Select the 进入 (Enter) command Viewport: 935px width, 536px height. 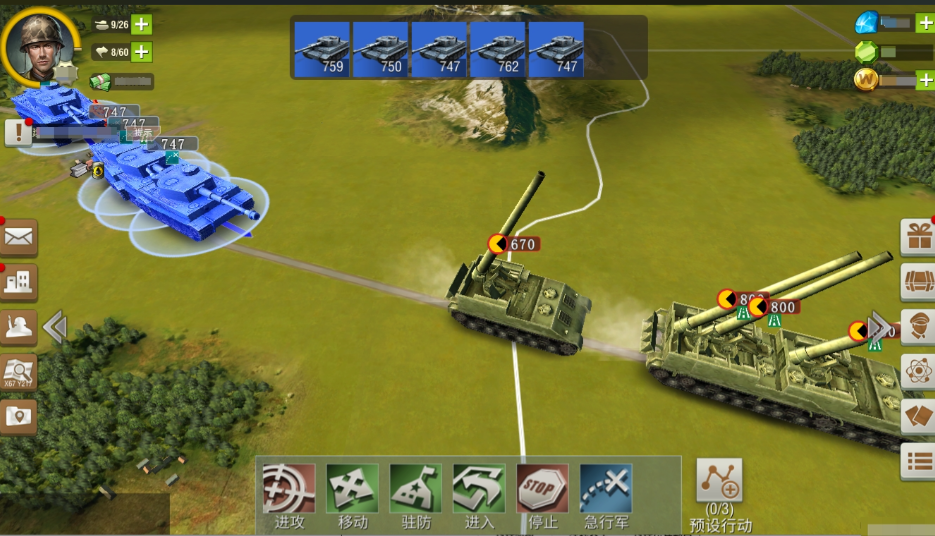coord(479,489)
